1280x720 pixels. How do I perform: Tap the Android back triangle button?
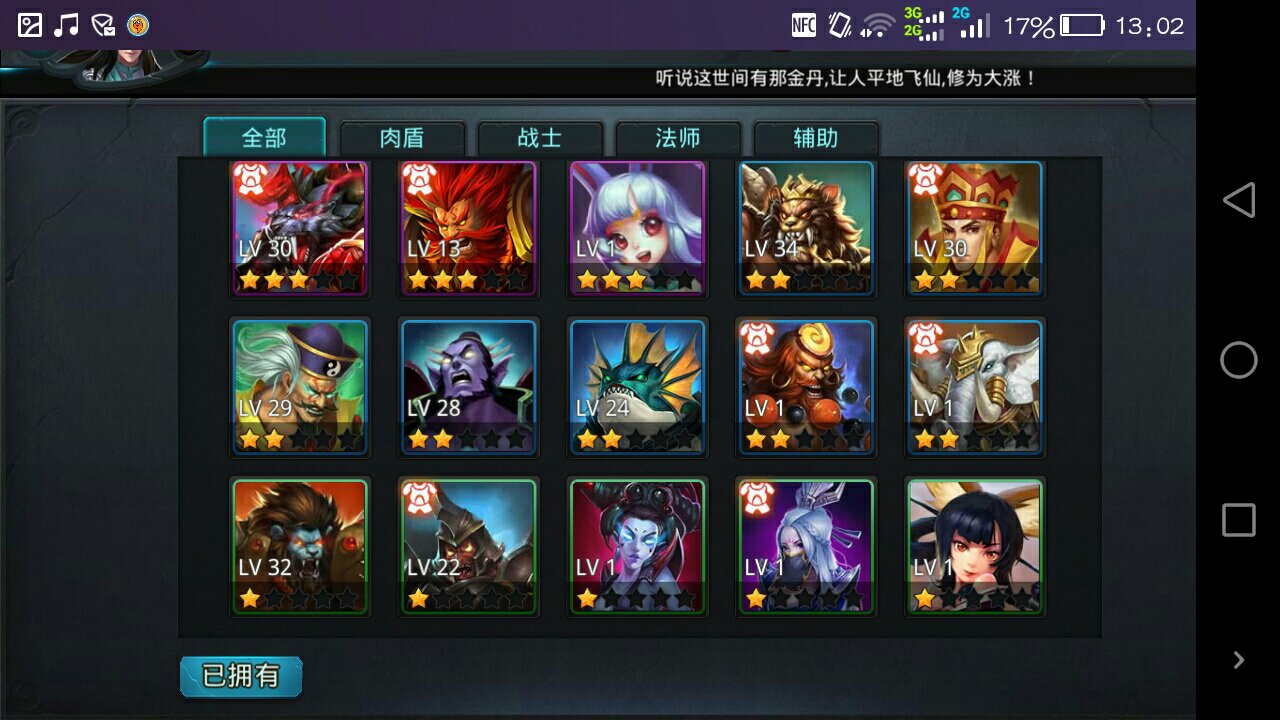pyautogui.click(x=1238, y=200)
